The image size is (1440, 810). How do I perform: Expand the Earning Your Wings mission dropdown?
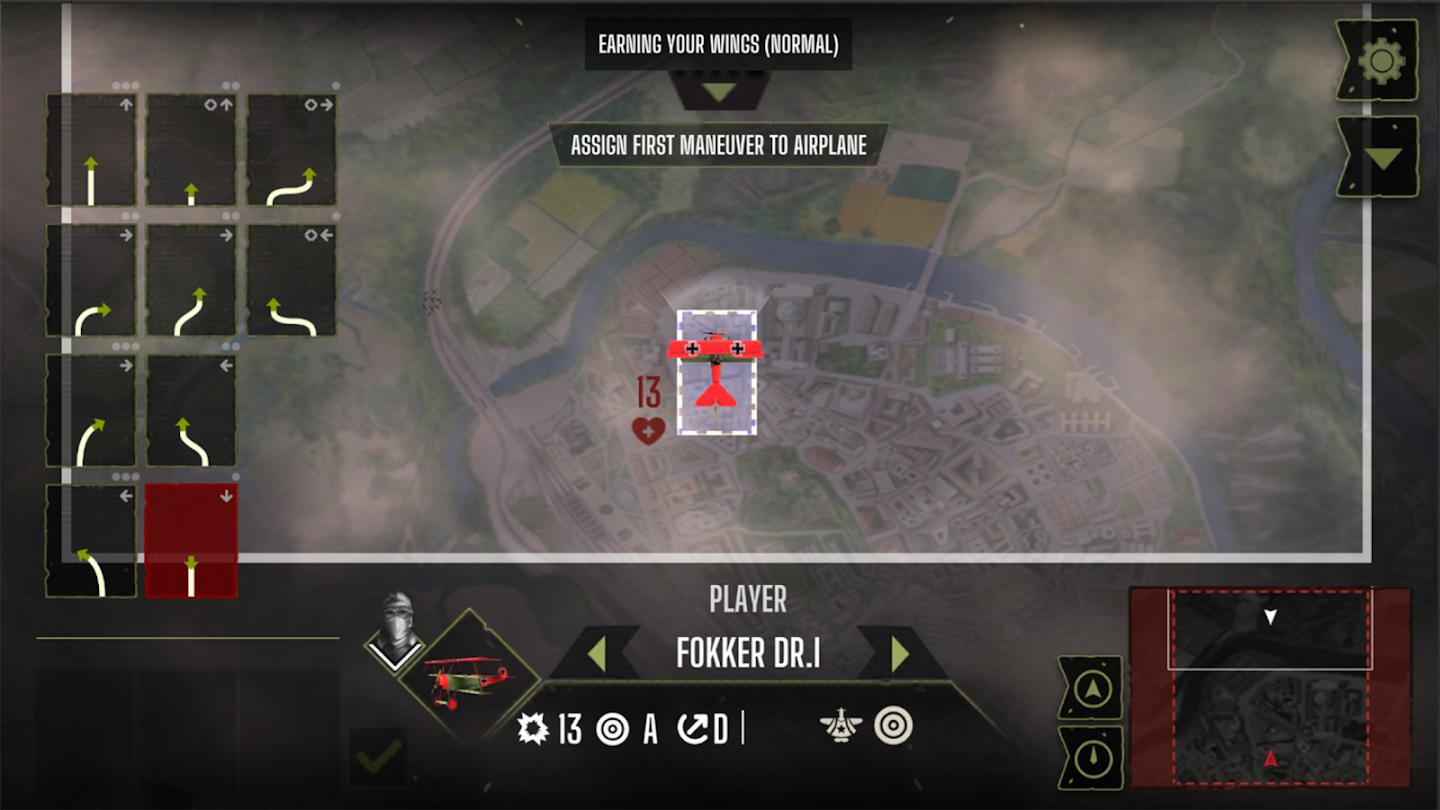718,92
